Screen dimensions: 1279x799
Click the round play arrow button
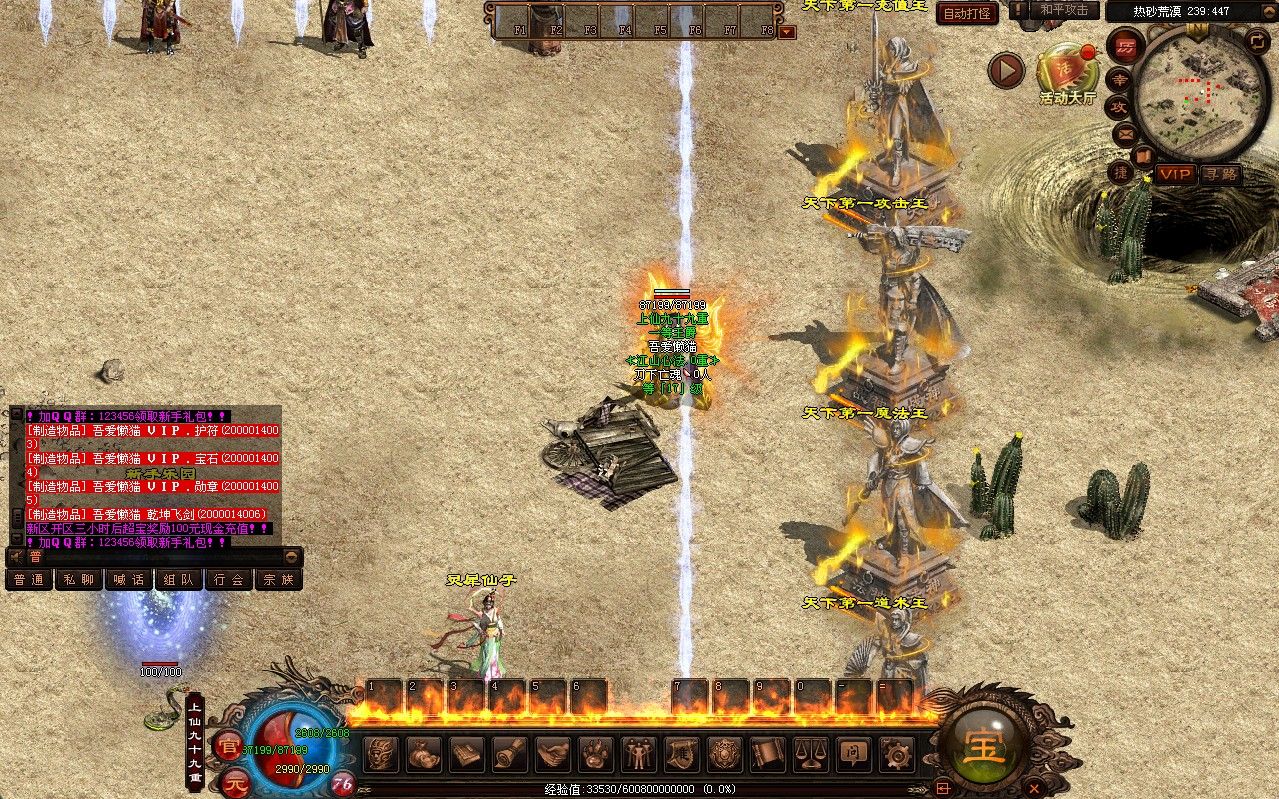[1007, 70]
